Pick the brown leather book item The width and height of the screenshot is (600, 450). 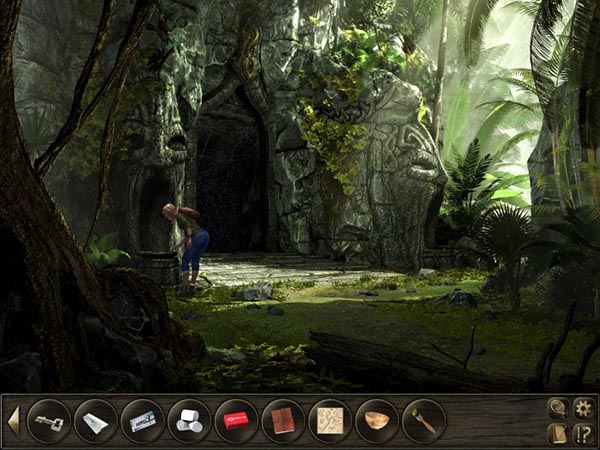click(282, 421)
